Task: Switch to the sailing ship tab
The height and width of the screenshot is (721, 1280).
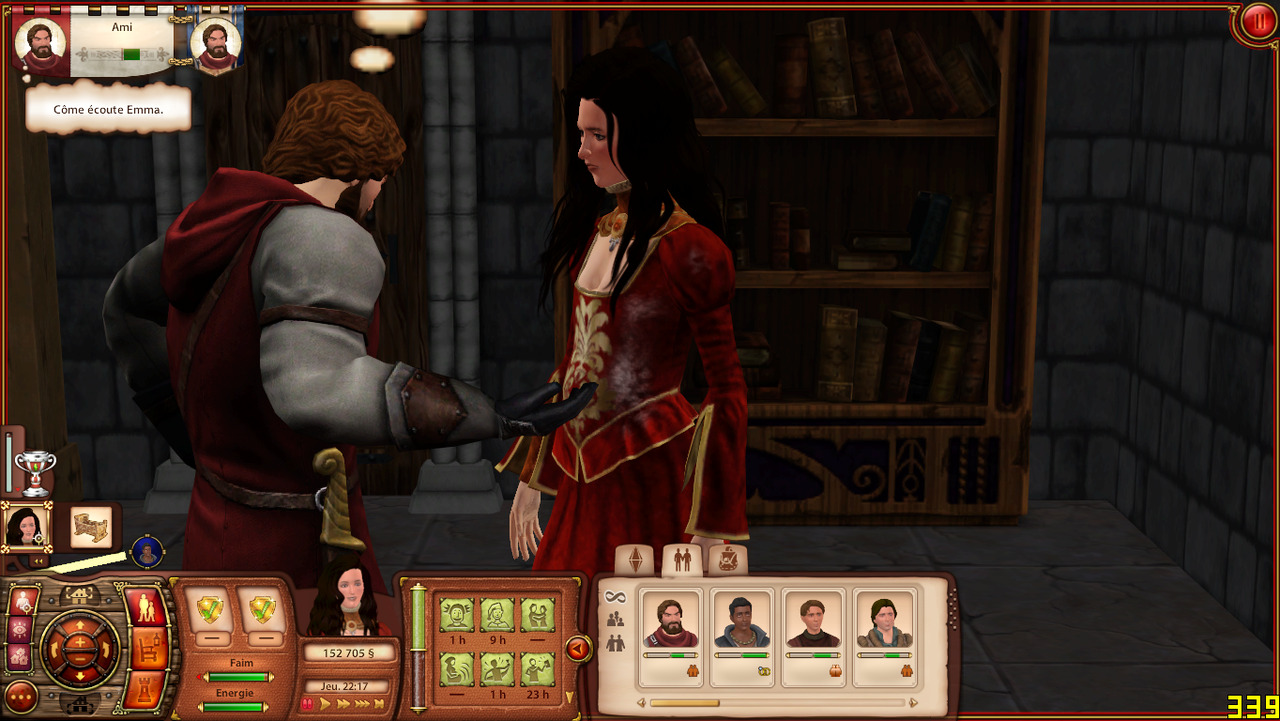Action: point(728,560)
